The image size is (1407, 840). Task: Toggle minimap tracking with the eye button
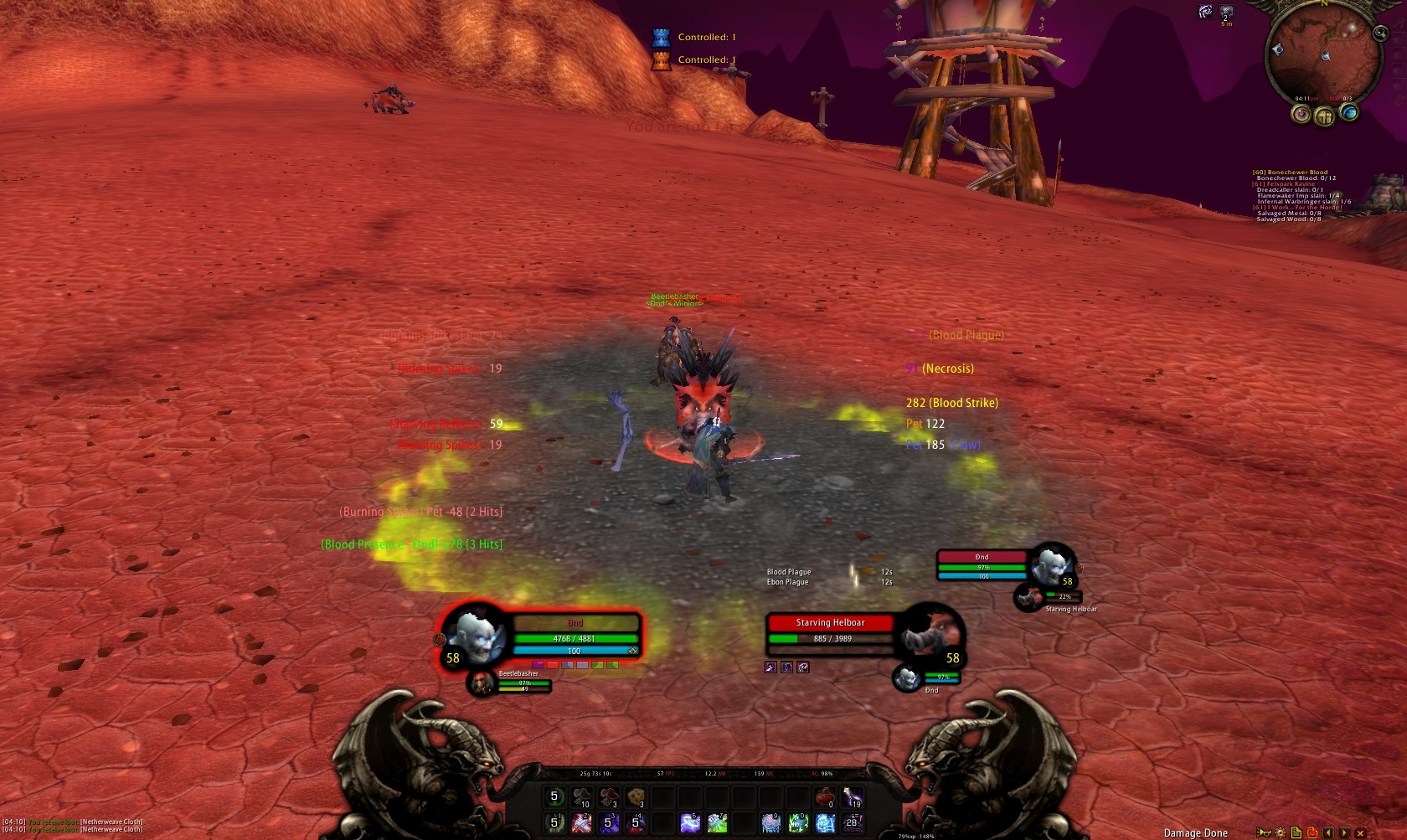(1301, 115)
